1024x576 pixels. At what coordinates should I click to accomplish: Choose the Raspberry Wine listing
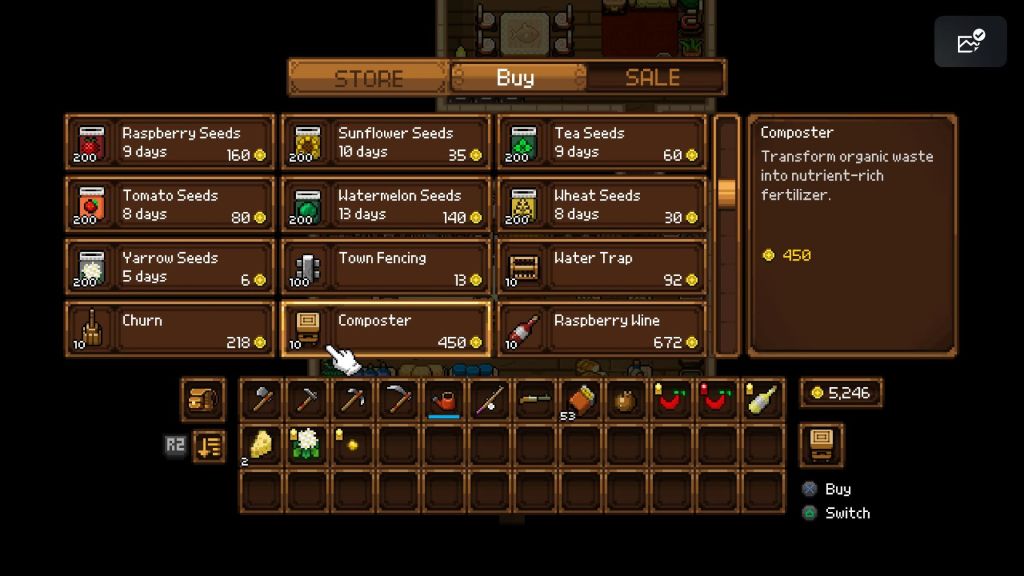[602, 330]
